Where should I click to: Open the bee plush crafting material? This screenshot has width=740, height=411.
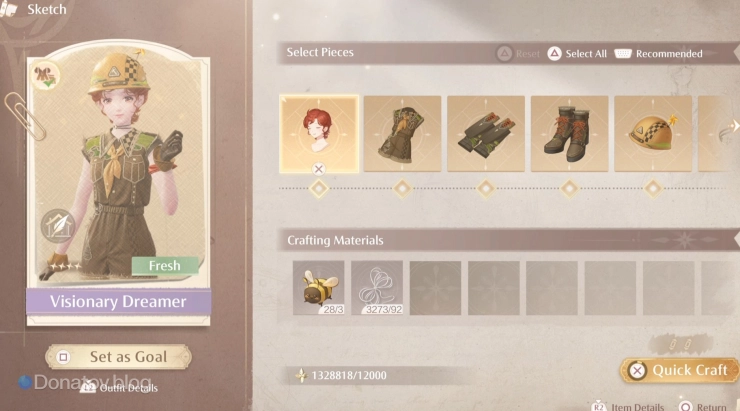click(318, 287)
